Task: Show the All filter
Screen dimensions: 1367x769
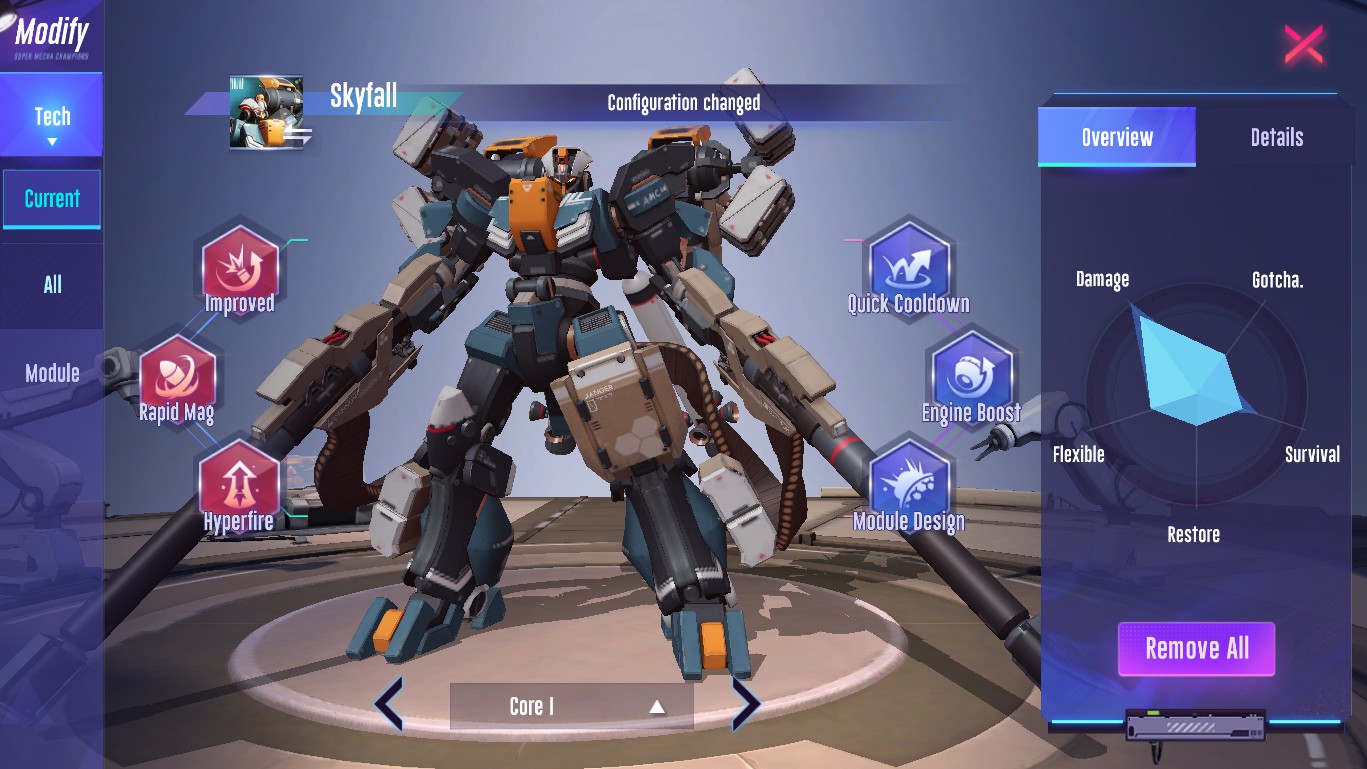Action: click(52, 285)
